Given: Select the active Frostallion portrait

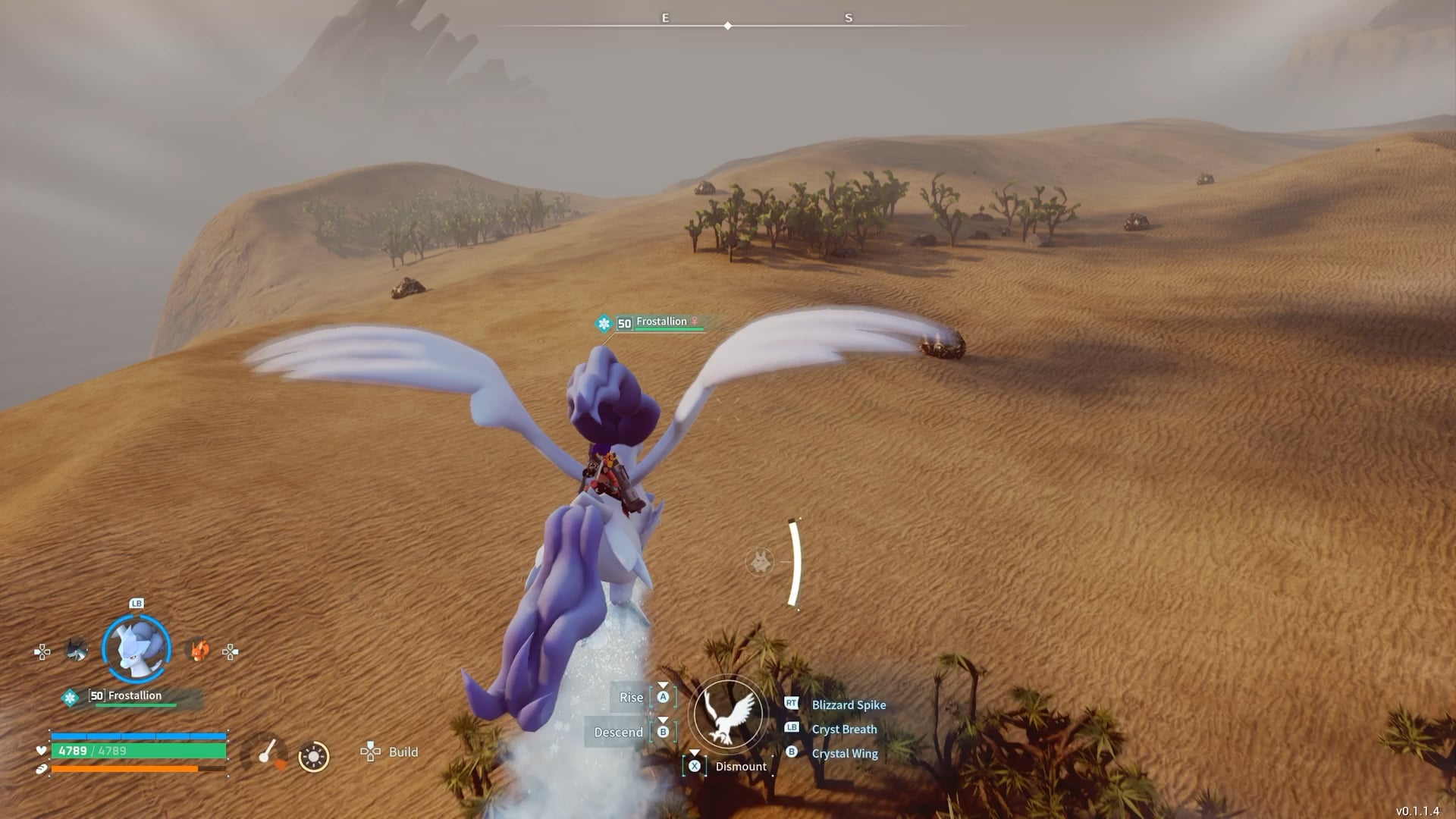Looking at the screenshot, I should (136, 649).
